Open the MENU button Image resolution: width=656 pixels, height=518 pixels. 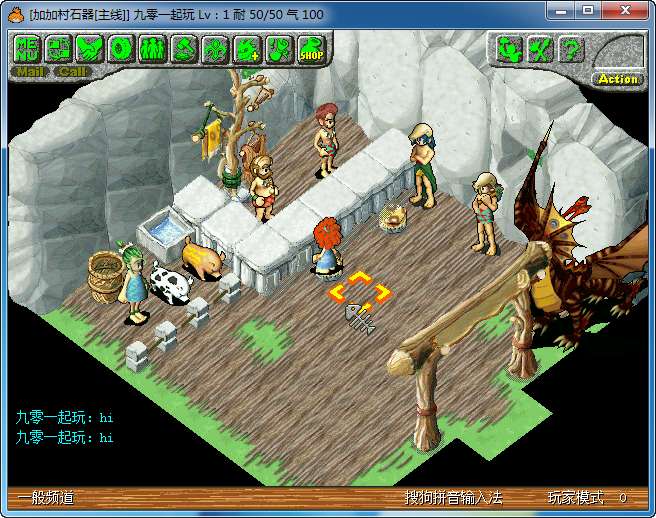point(27,48)
